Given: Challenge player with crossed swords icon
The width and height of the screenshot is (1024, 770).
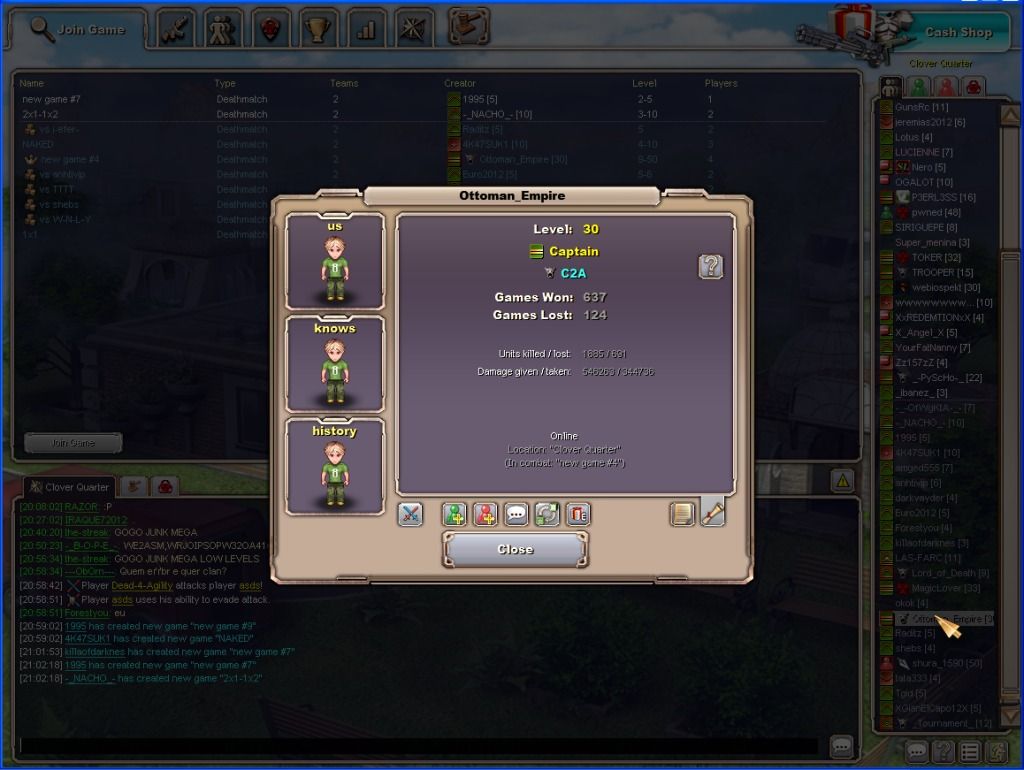Looking at the screenshot, I should coord(410,514).
